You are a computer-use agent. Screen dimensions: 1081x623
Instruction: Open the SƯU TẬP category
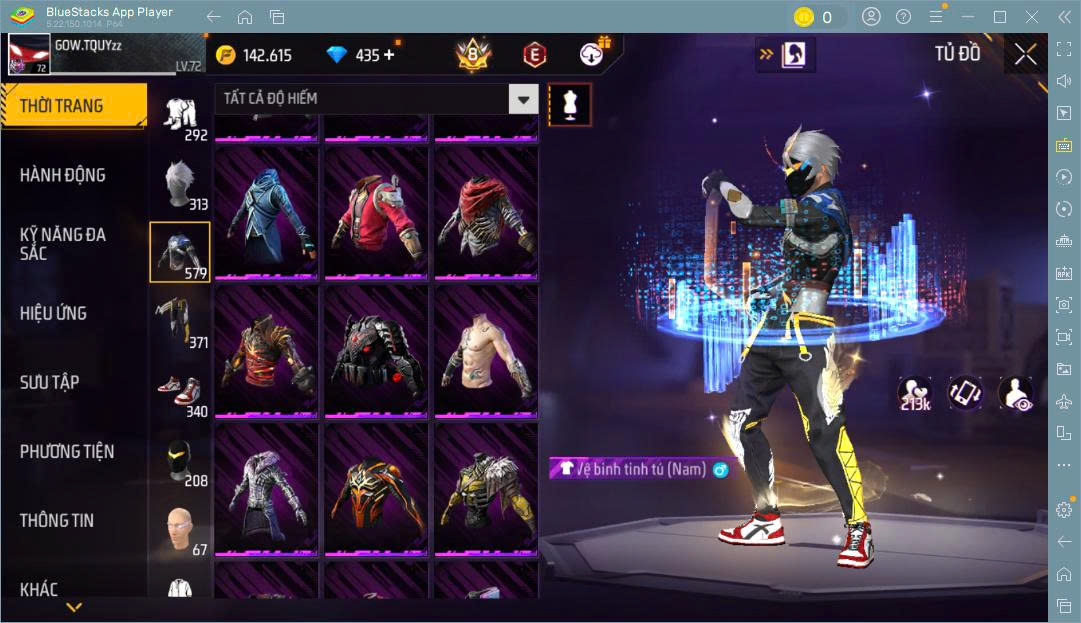50,382
